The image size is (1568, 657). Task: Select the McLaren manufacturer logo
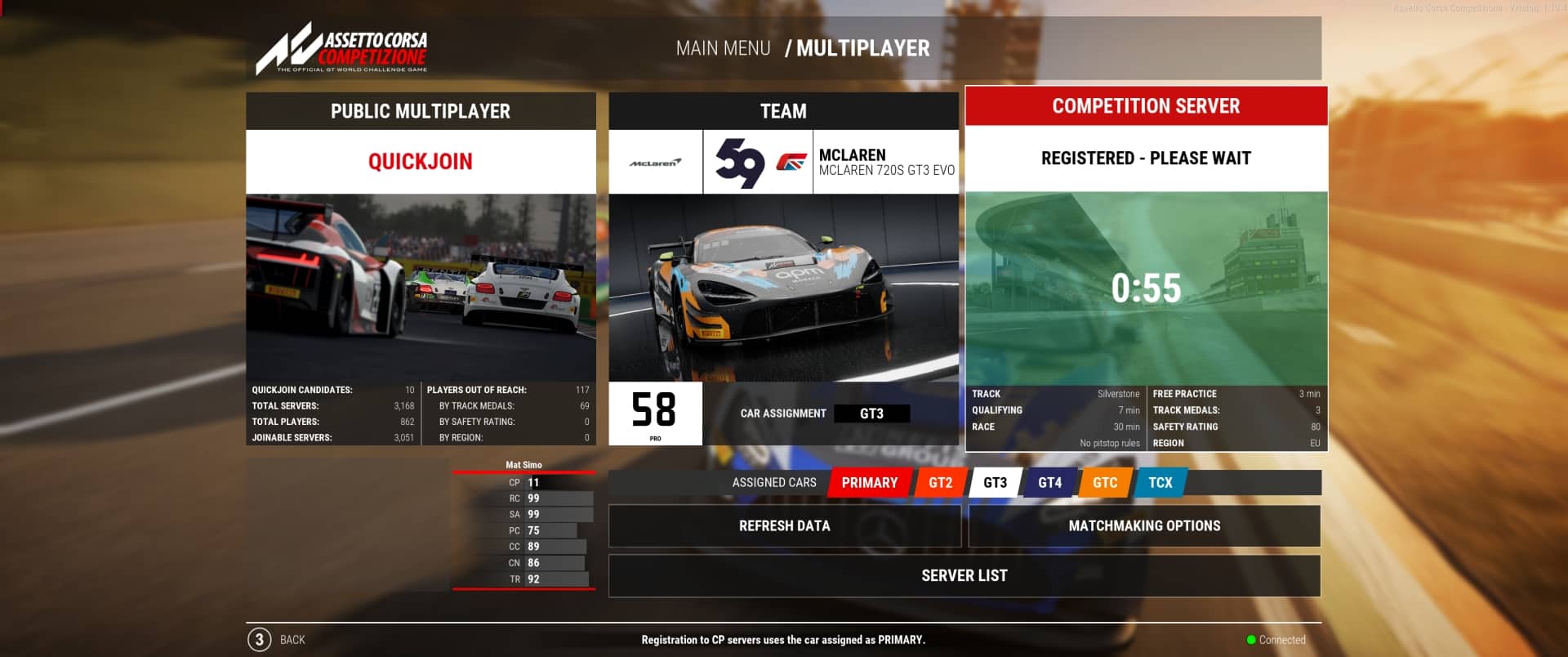tap(655, 161)
